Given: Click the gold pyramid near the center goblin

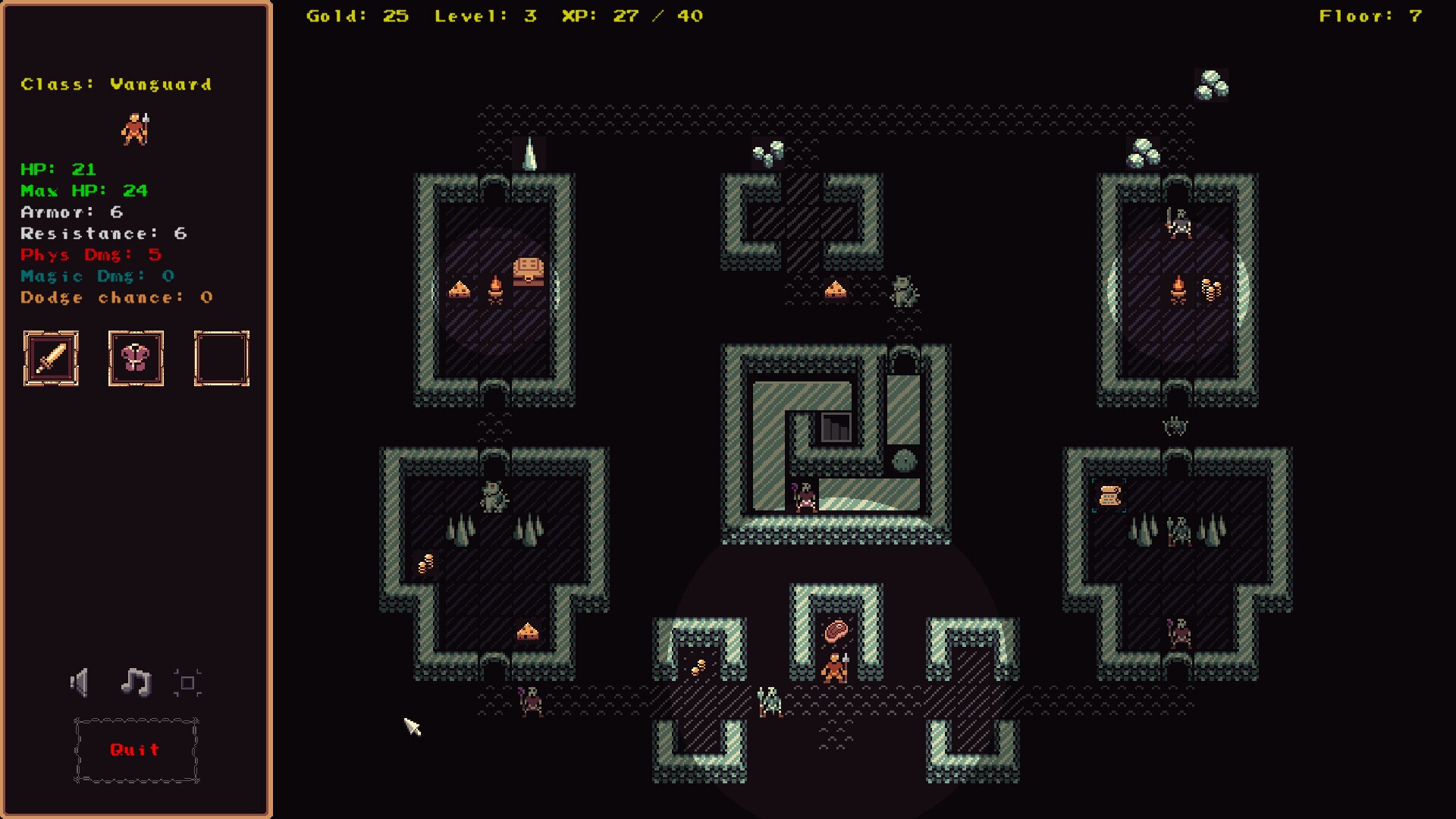Looking at the screenshot, I should 837,287.
